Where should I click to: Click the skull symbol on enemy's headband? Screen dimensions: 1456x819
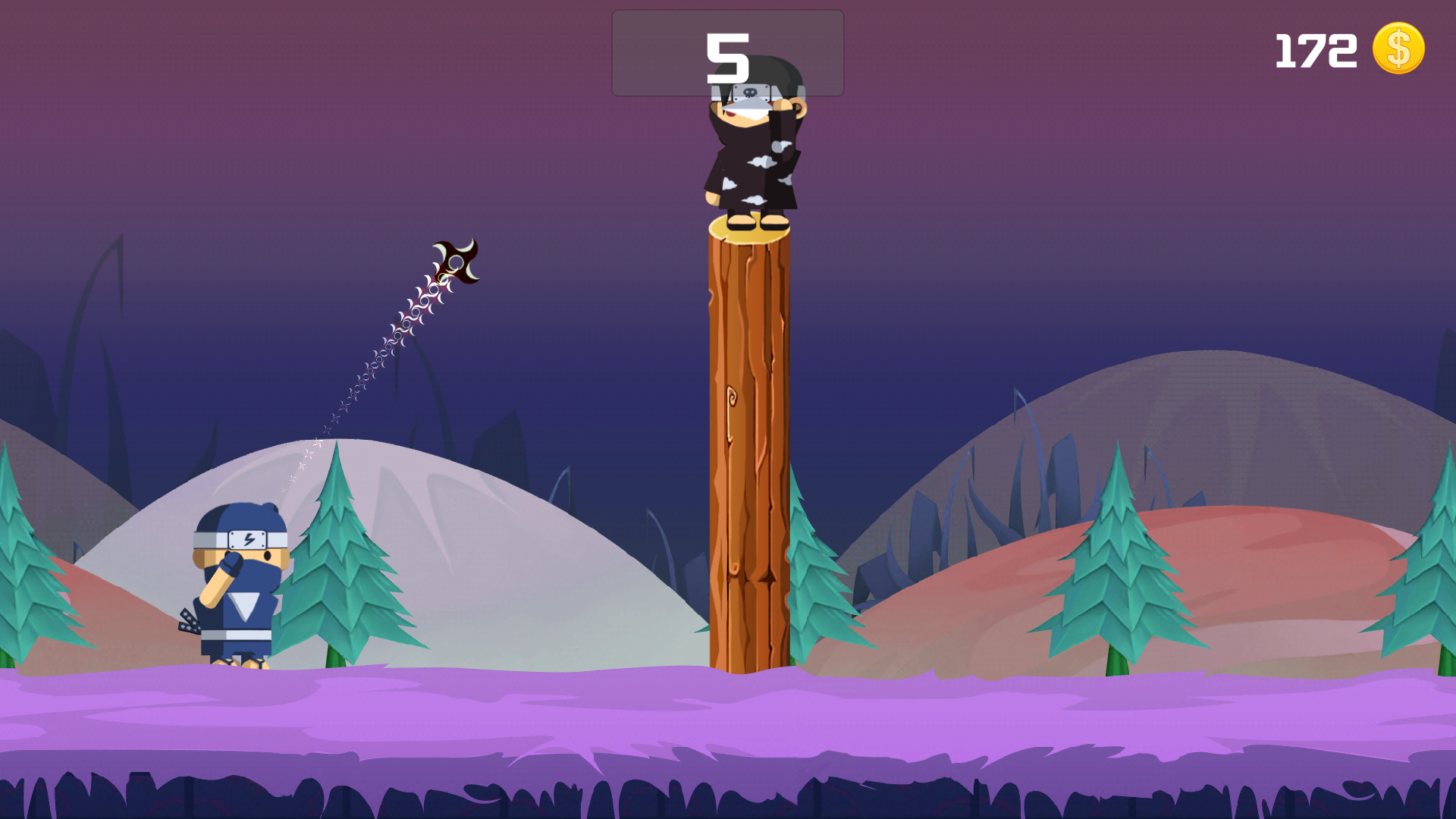[x=750, y=92]
